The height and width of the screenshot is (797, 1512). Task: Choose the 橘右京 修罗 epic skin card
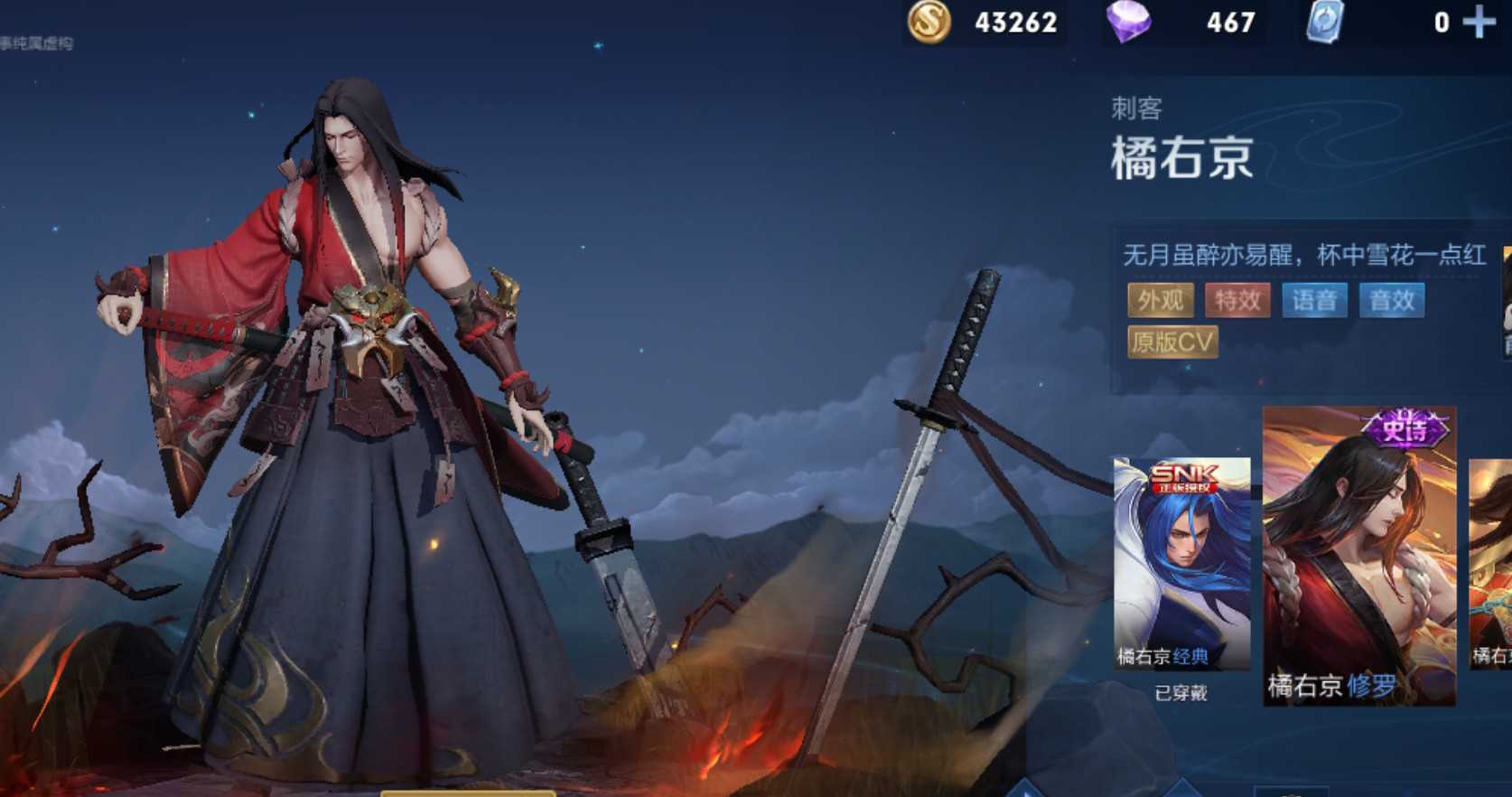(x=1358, y=556)
